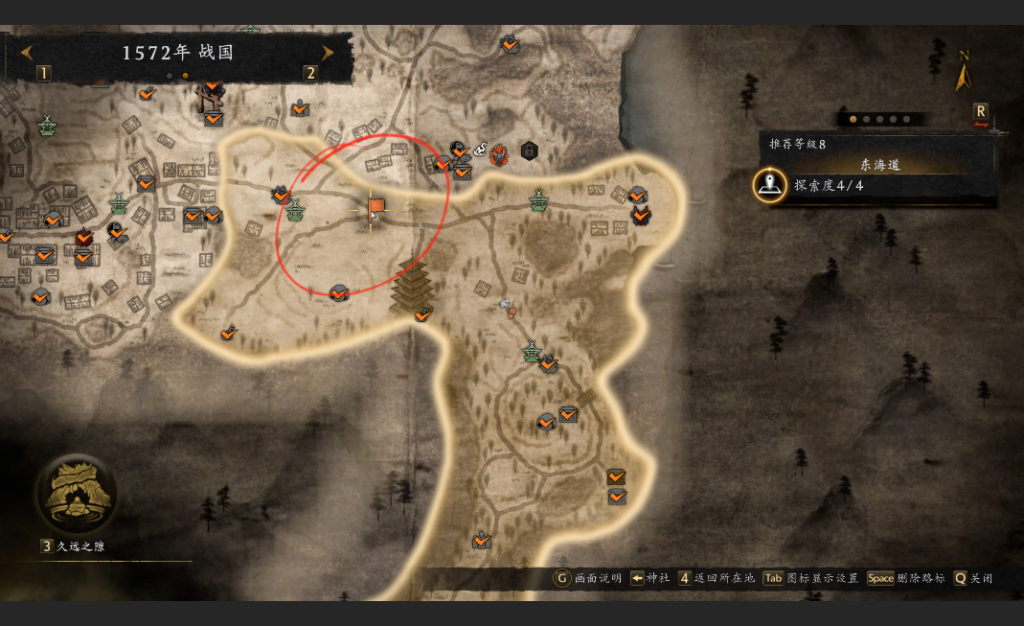This screenshot has width=1024, height=626.
Task: Click the pagoda tower landmark on the map
Action: 409,285
